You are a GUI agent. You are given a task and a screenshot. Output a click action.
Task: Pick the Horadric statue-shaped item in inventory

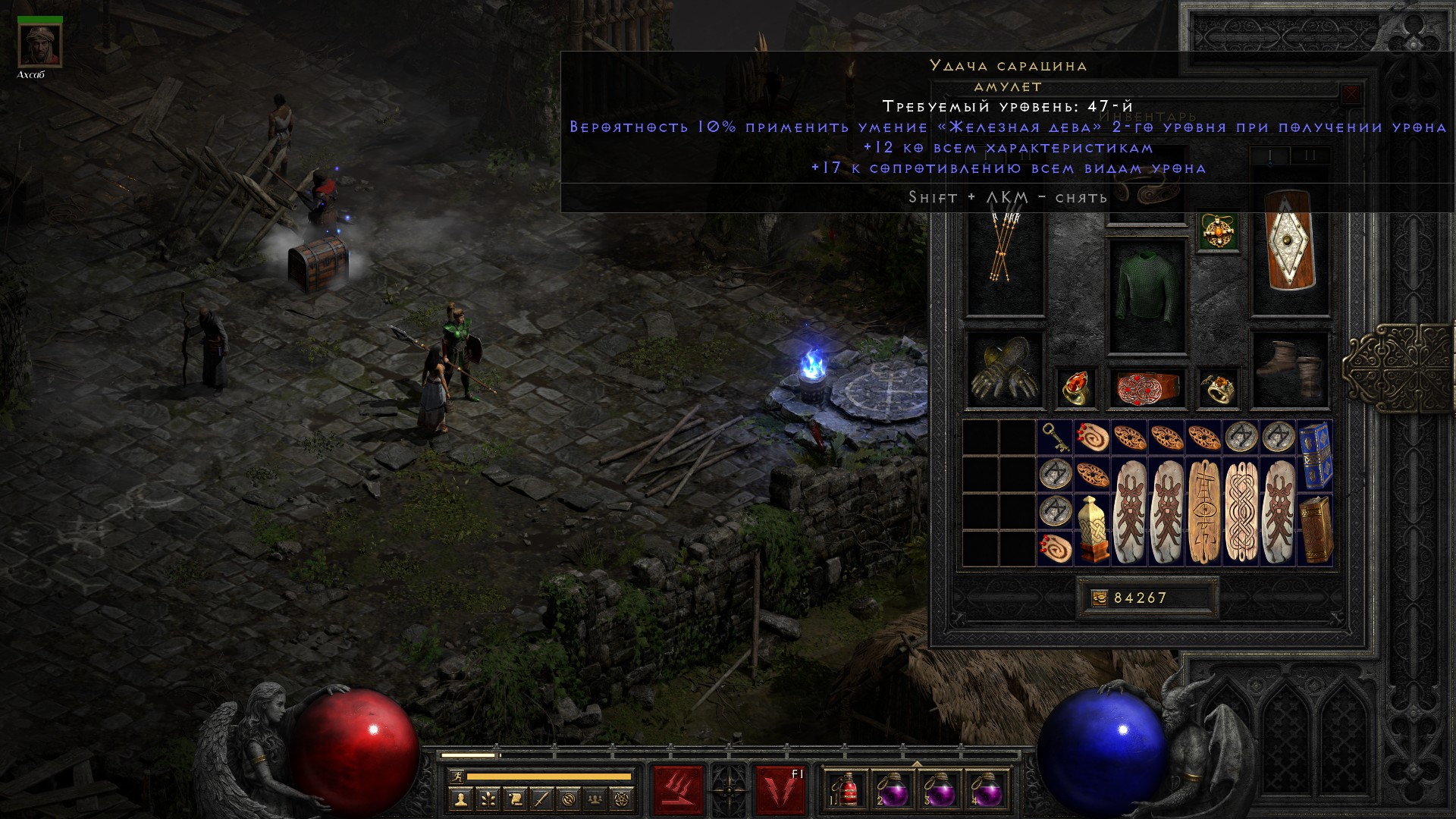coord(1092,529)
